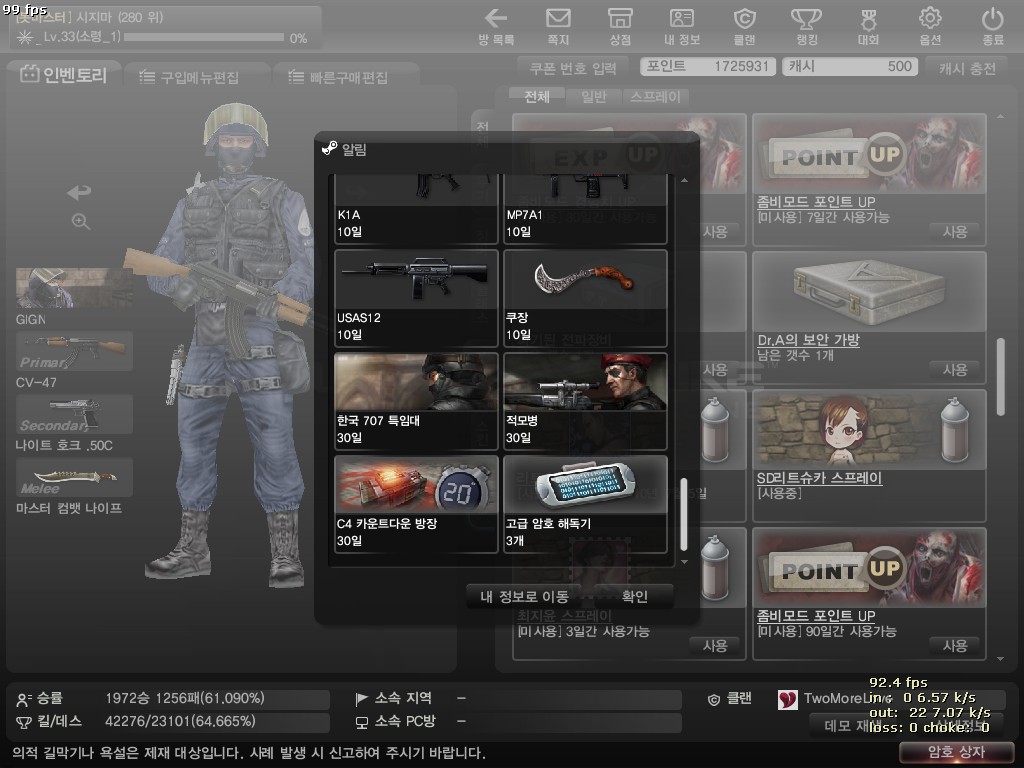Open the 방 목록 room list
The image size is (1024, 768).
[496, 26]
